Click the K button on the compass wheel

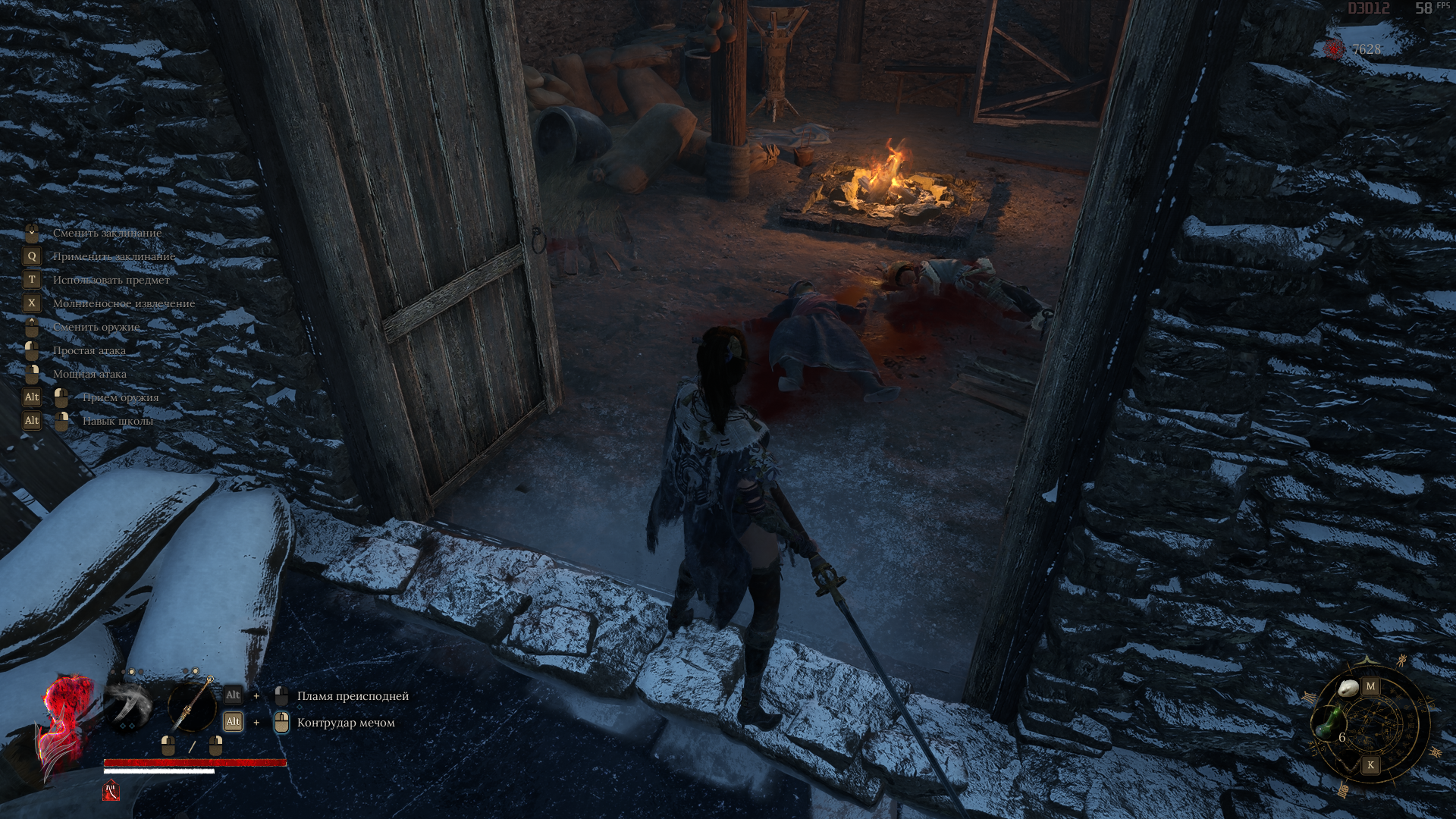1371,765
